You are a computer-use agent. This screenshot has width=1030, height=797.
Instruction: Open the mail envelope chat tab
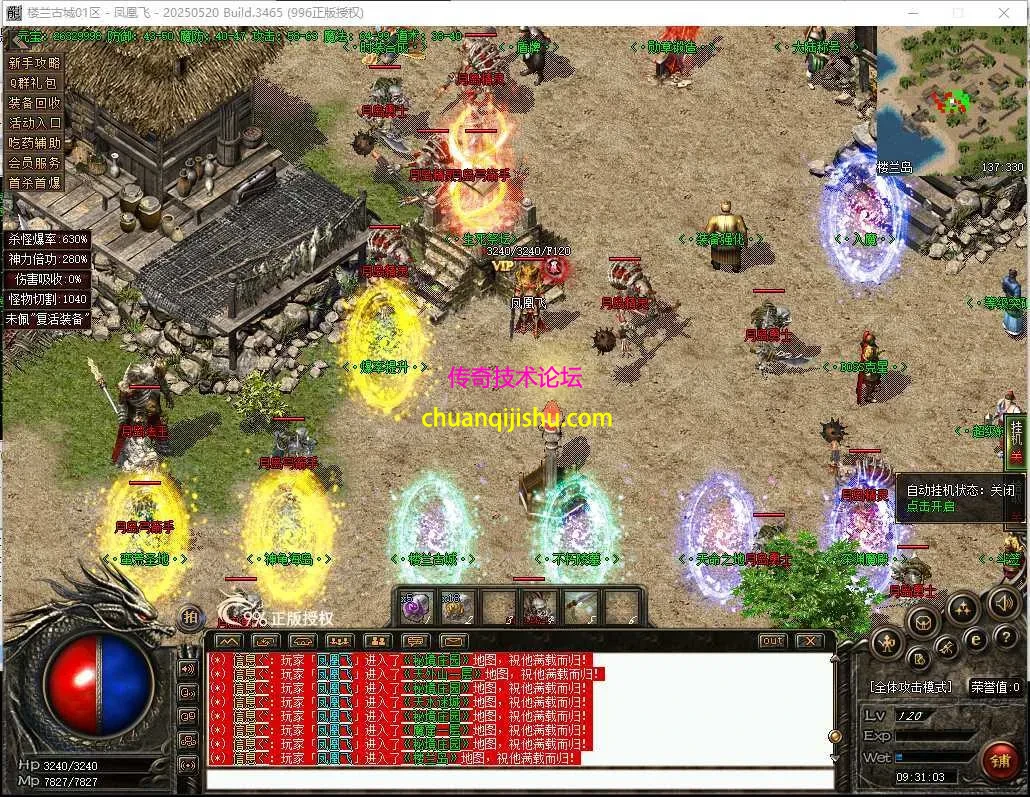tap(453, 641)
